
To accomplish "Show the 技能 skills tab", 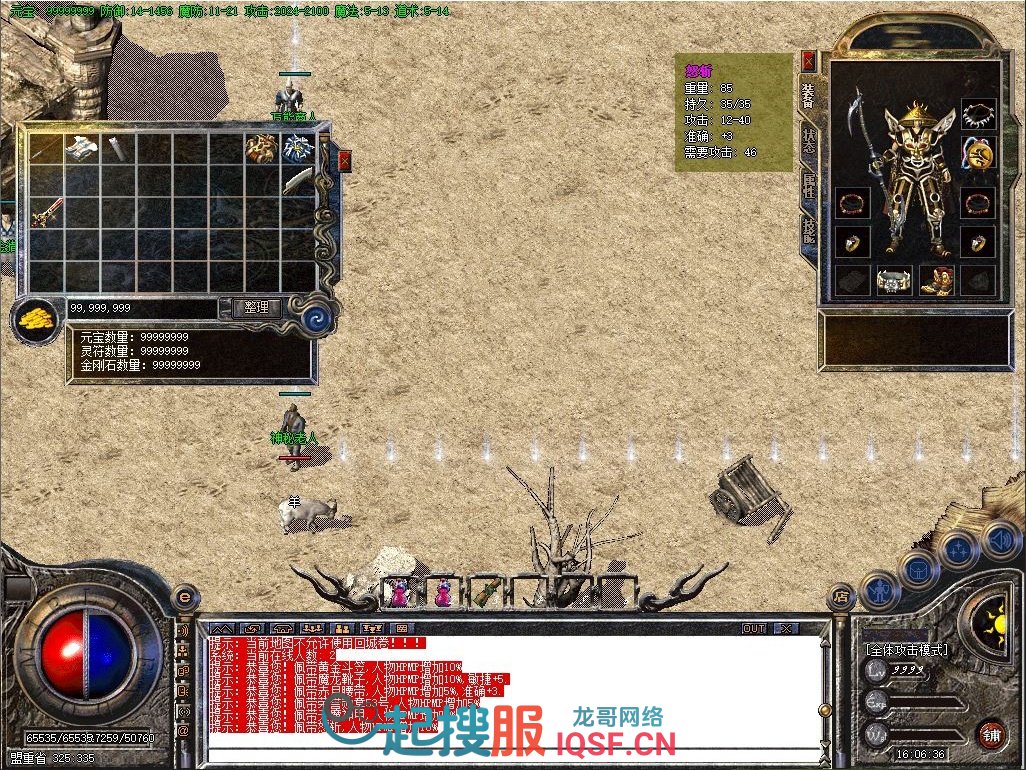I will [x=808, y=231].
